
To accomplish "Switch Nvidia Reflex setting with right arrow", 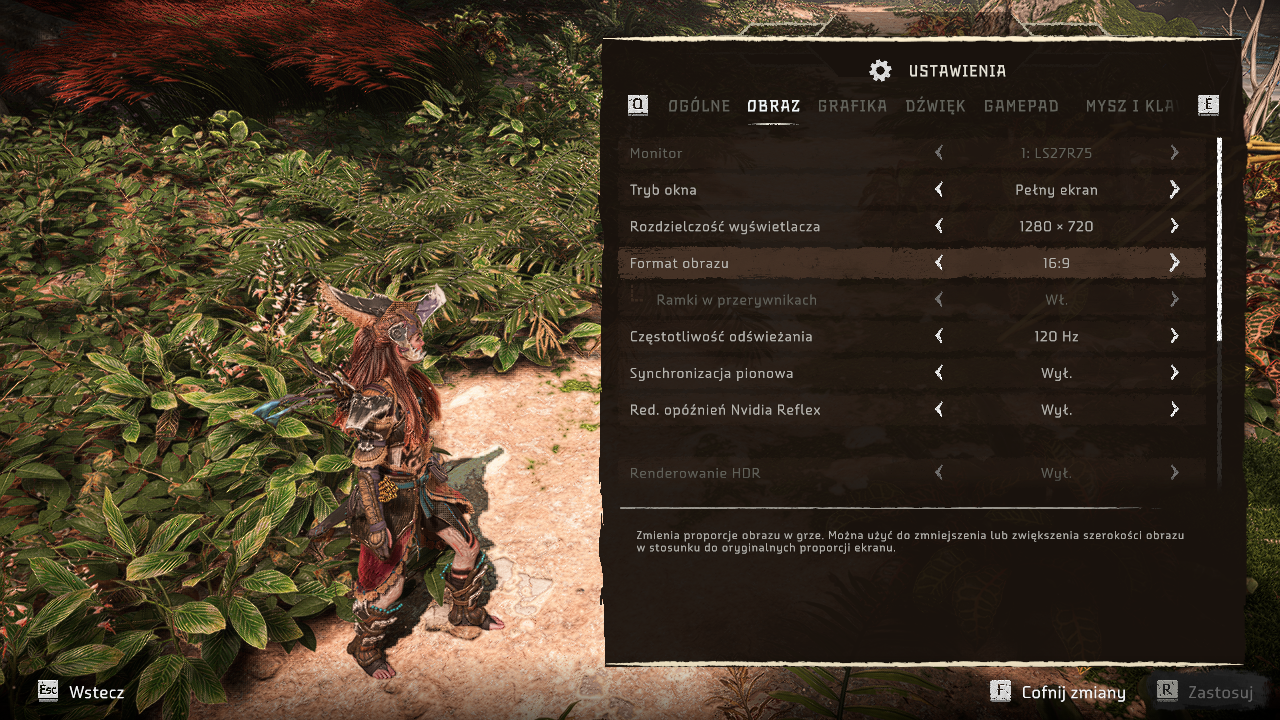I will pyautogui.click(x=1174, y=410).
